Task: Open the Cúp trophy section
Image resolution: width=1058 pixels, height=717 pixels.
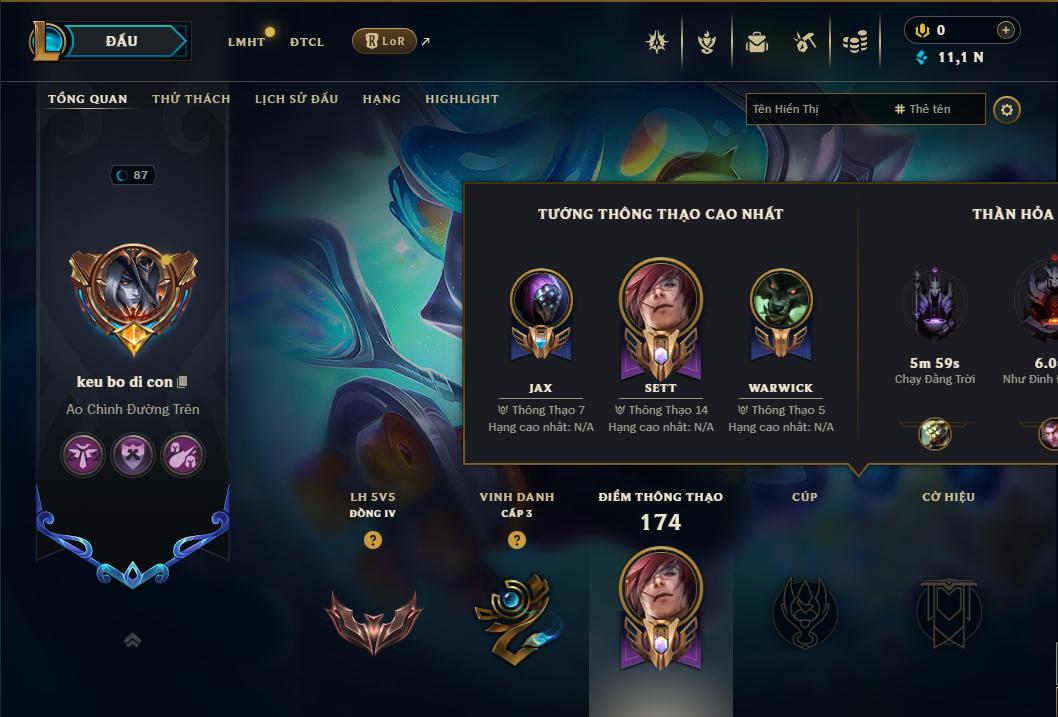Action: [804, 609]
